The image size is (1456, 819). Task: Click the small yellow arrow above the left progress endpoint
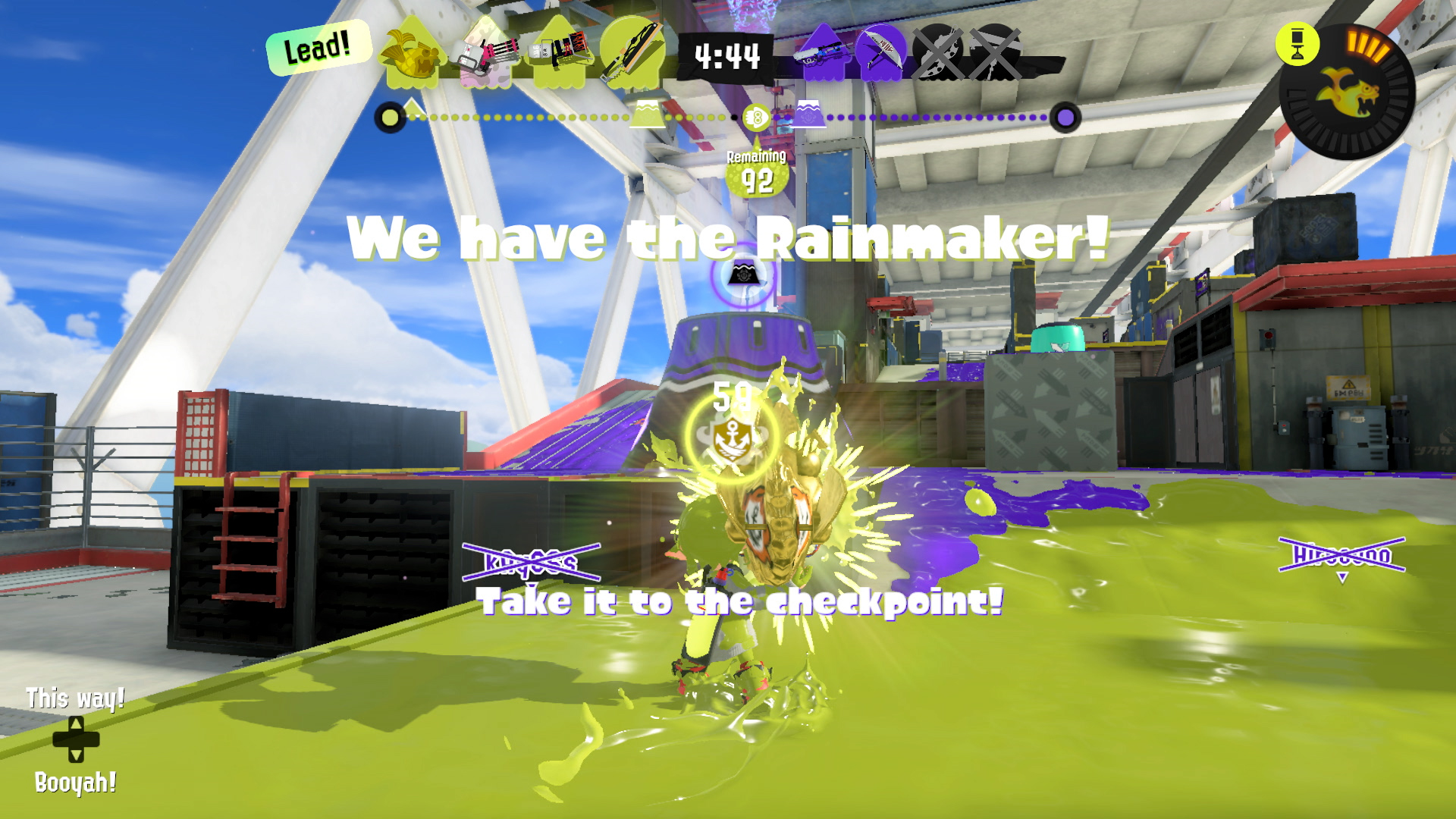[x=412, y=108]
